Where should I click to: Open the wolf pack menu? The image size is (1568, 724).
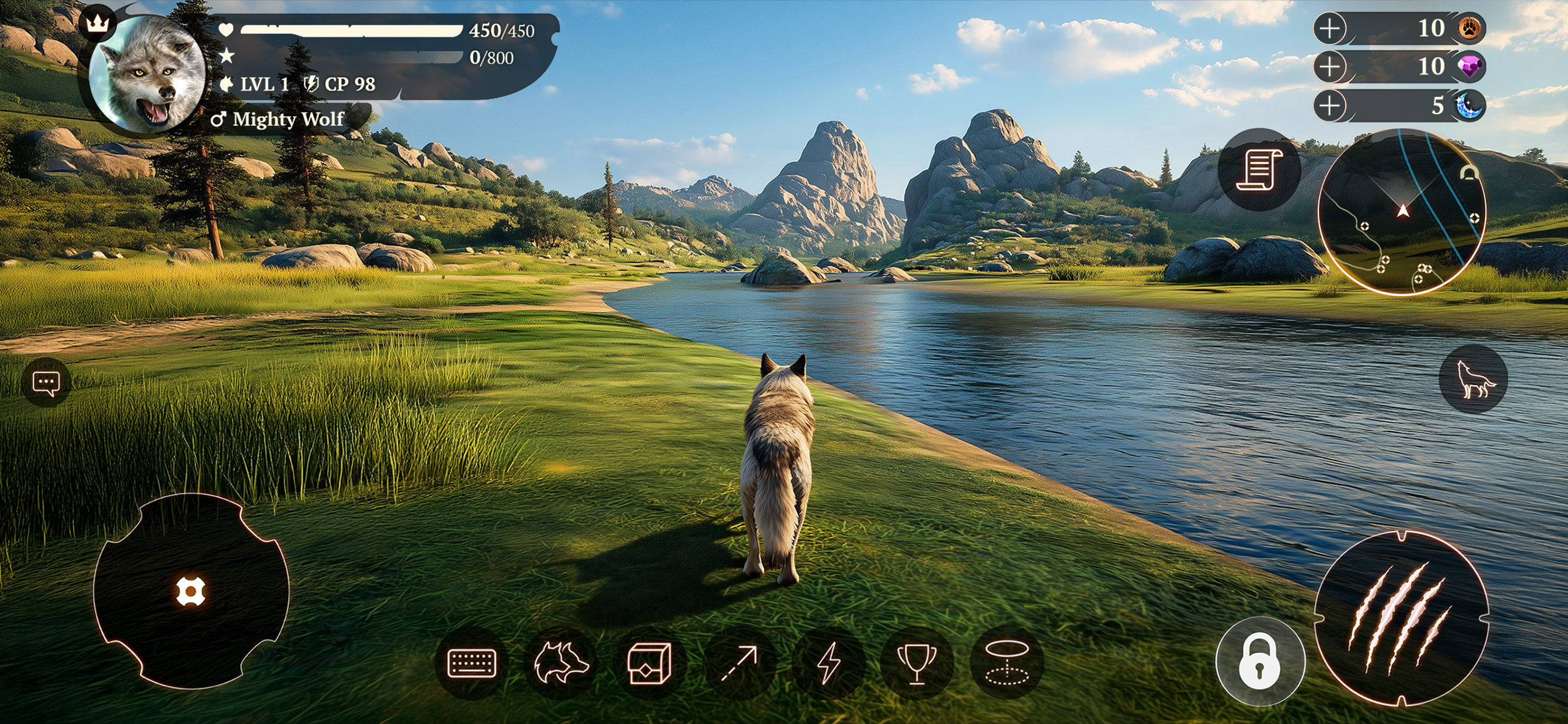560,663
